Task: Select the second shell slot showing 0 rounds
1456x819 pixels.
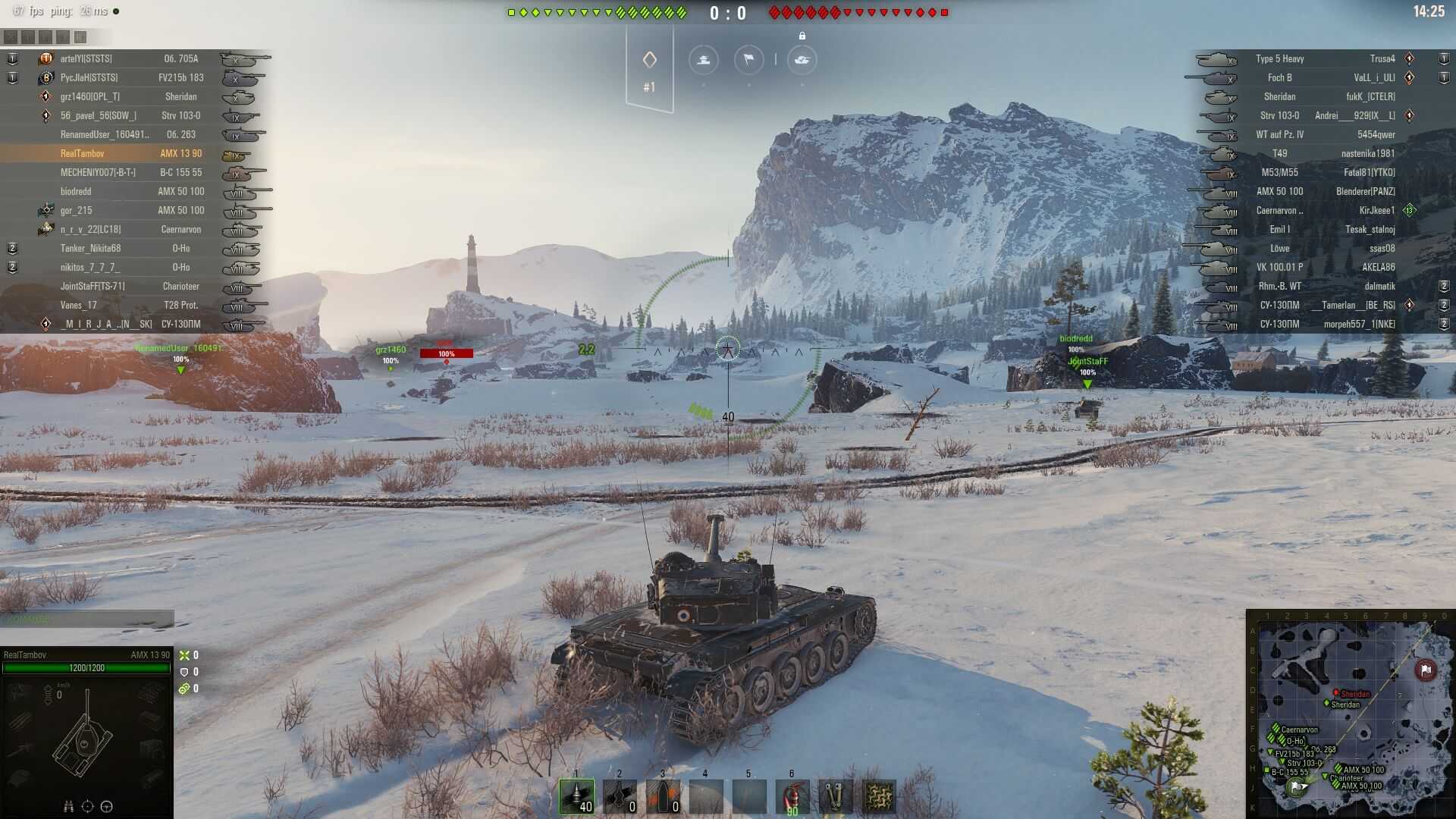Action: click(x=620, y=796)
